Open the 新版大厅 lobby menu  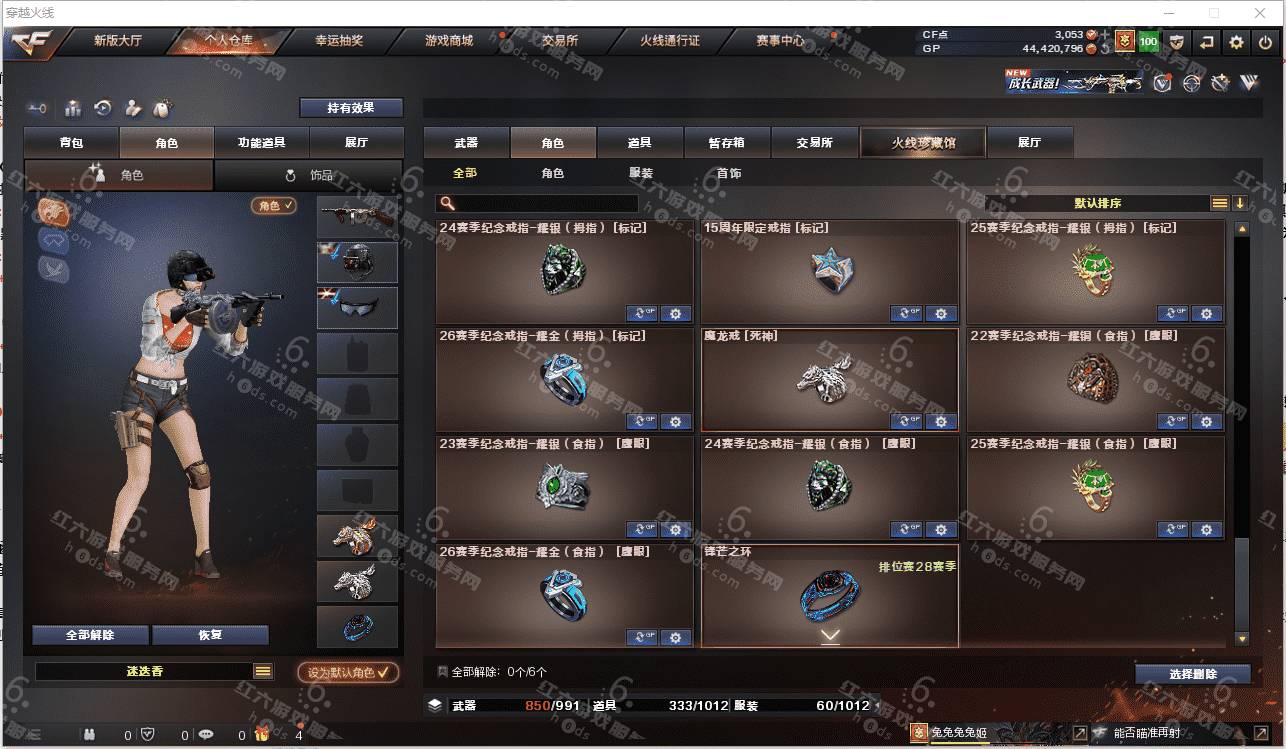118,41
